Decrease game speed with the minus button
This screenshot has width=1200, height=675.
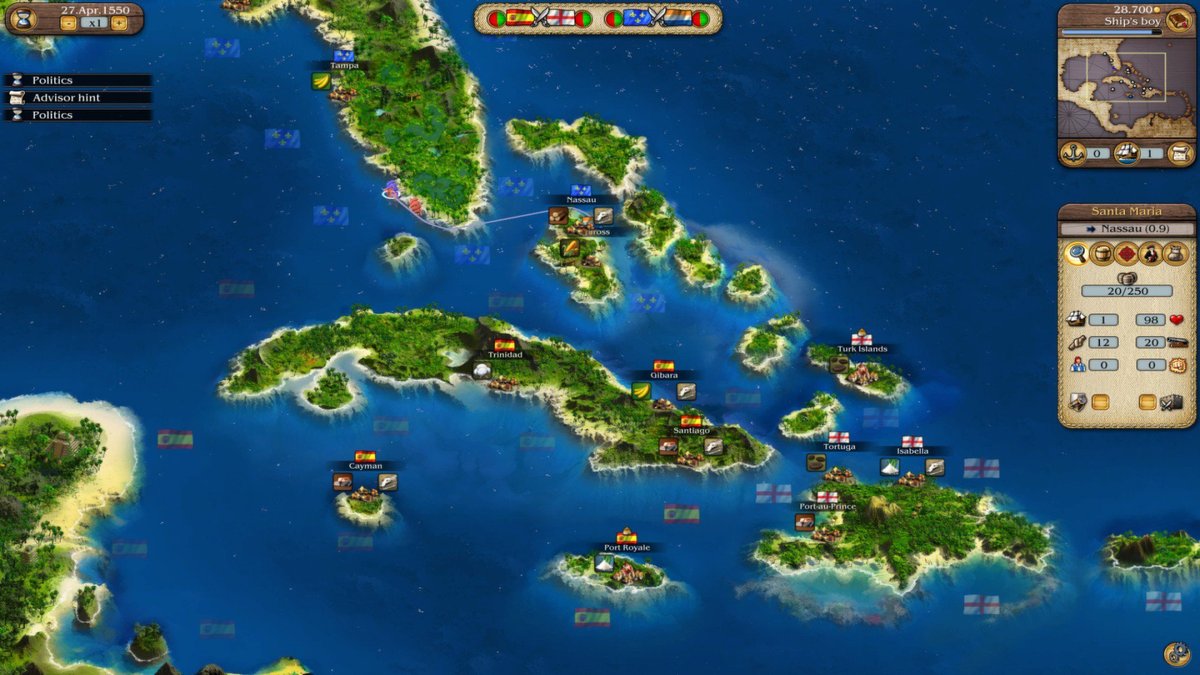(69, 23)
